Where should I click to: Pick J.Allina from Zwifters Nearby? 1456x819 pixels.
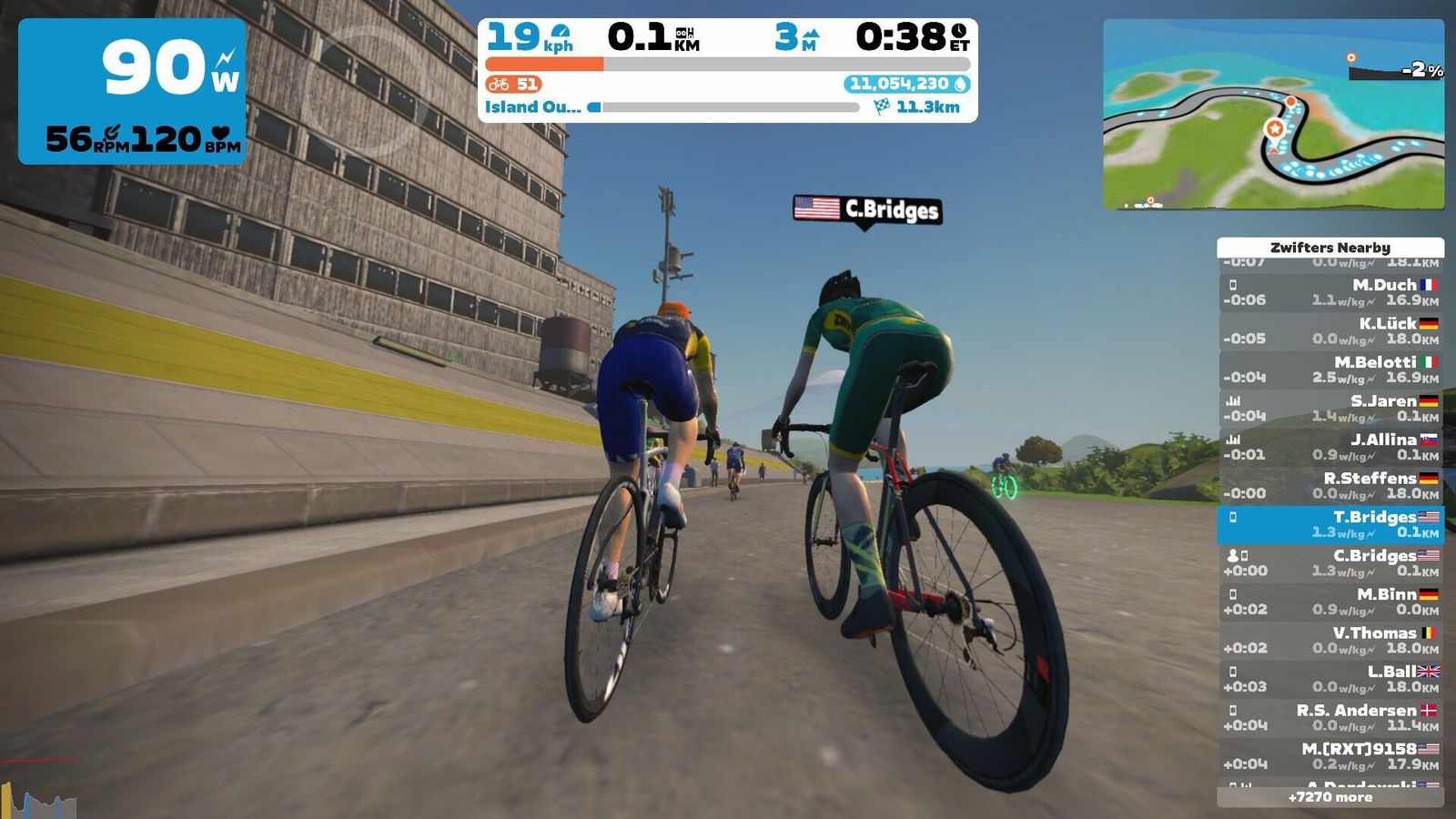[x=1330, y=447]
